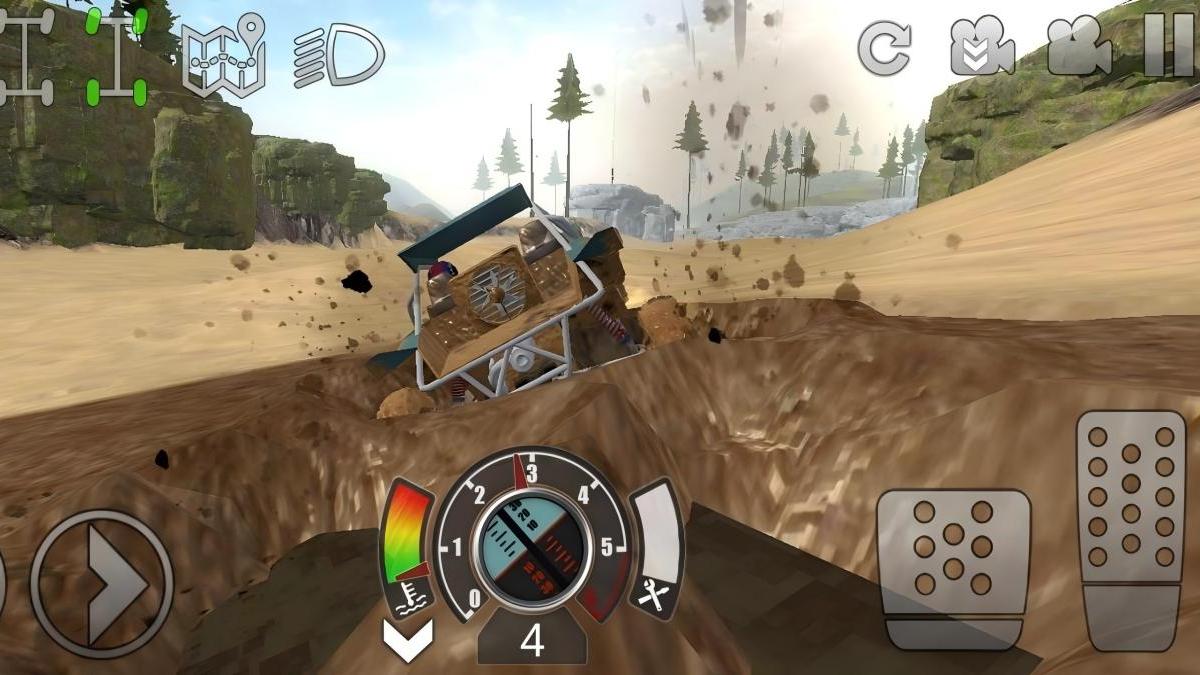Switch view with plain camera icon
Screen dimensions: 1200x675
coord(1079,47)
